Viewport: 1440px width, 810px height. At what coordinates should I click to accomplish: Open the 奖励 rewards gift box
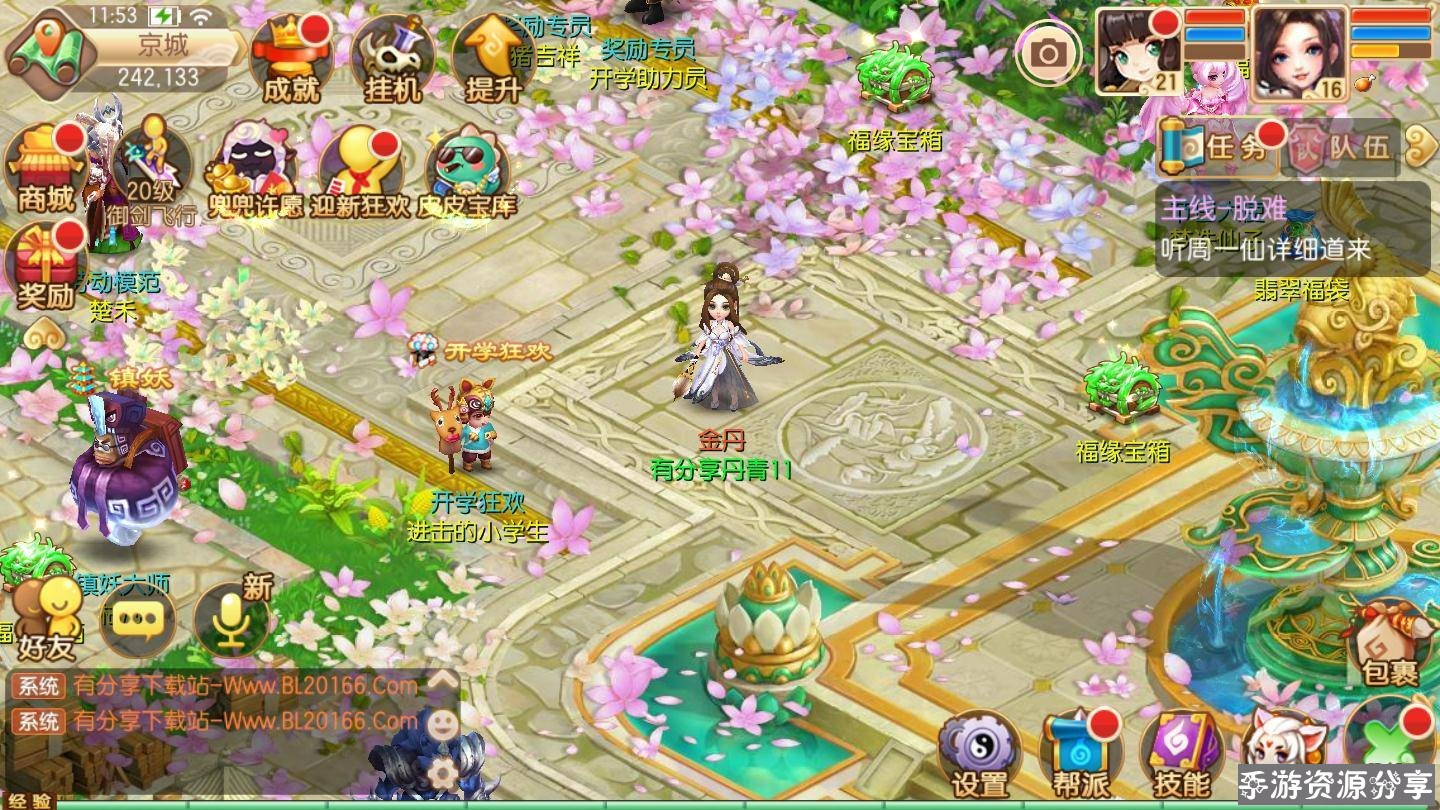pos(46,266)
